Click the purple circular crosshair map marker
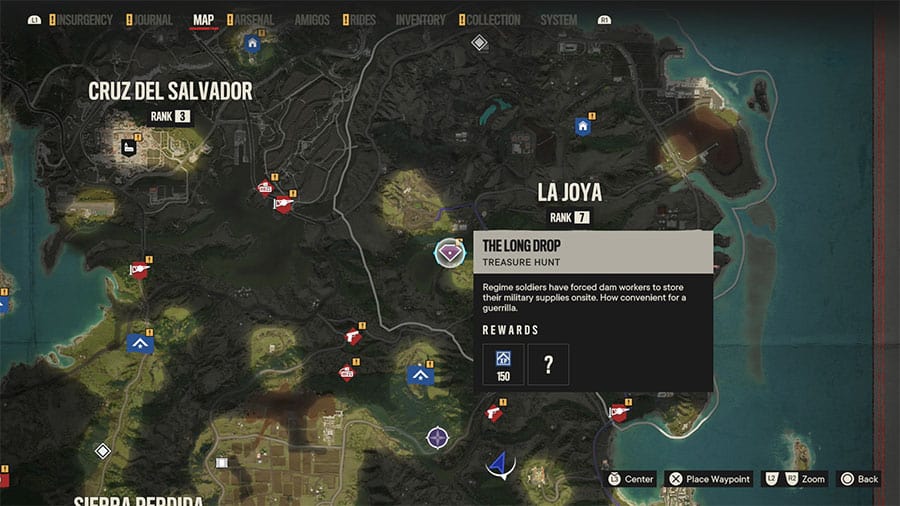The height and width of the screenshot is (506, 900). pyautogui.click(x=437, y=437)
